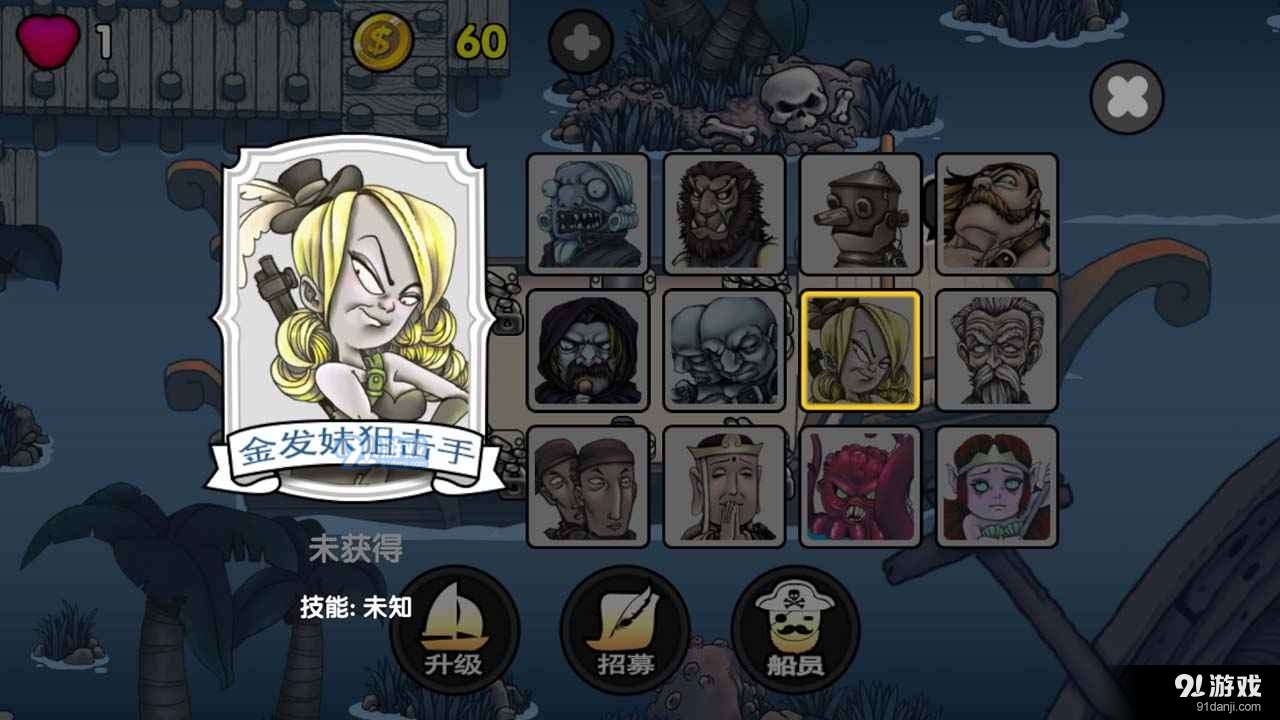Open the 升级 sailboat upgrade icon
The width and height of the screenshot is (1280, 720).
click(456, 630)
